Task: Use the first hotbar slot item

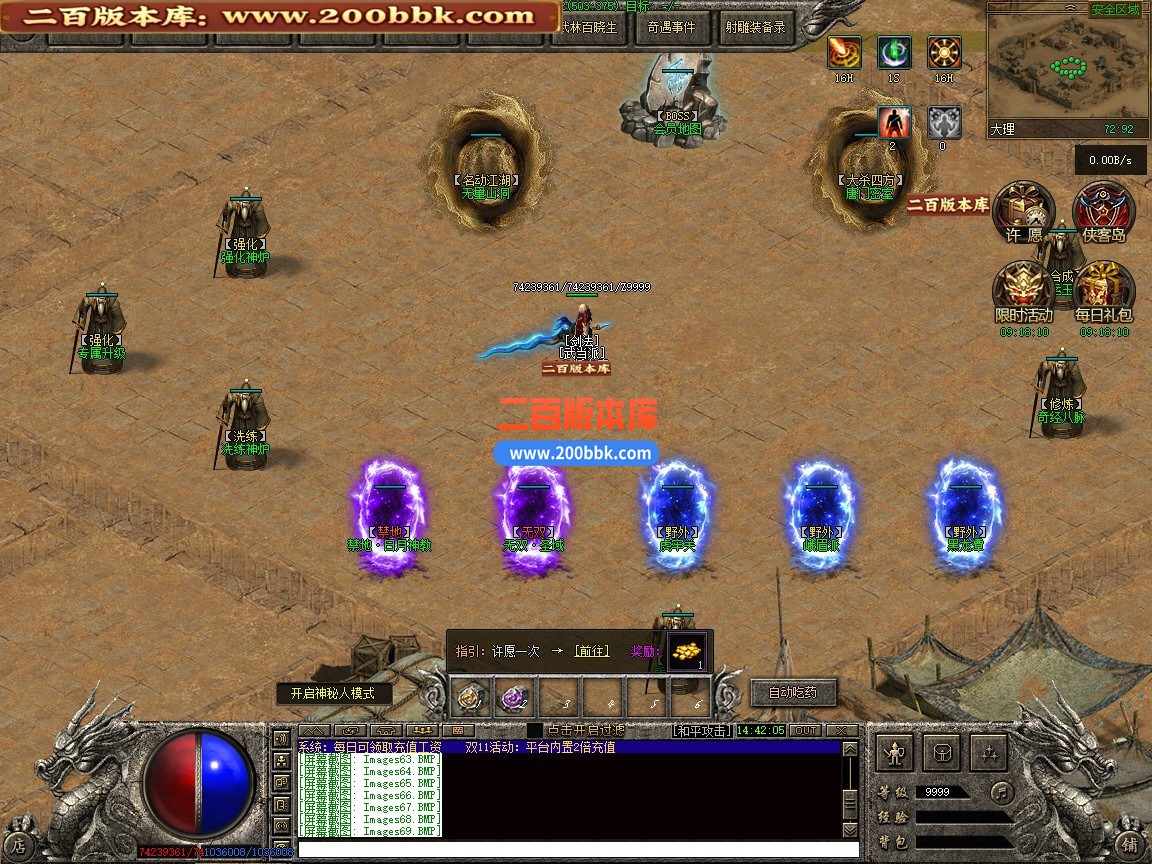Action: [x=471, y=697]
